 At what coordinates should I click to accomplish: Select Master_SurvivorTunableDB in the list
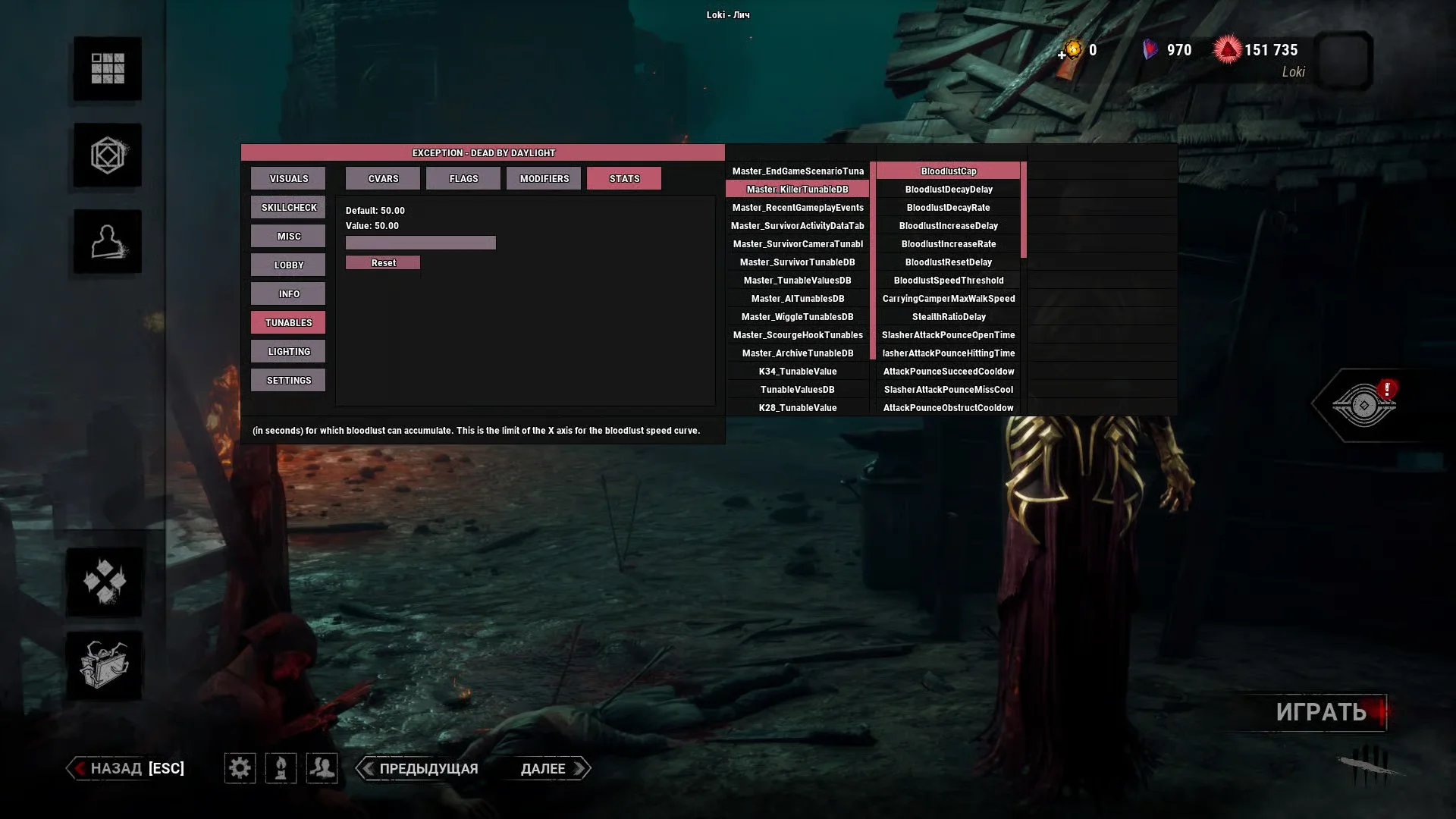[797, 262]
